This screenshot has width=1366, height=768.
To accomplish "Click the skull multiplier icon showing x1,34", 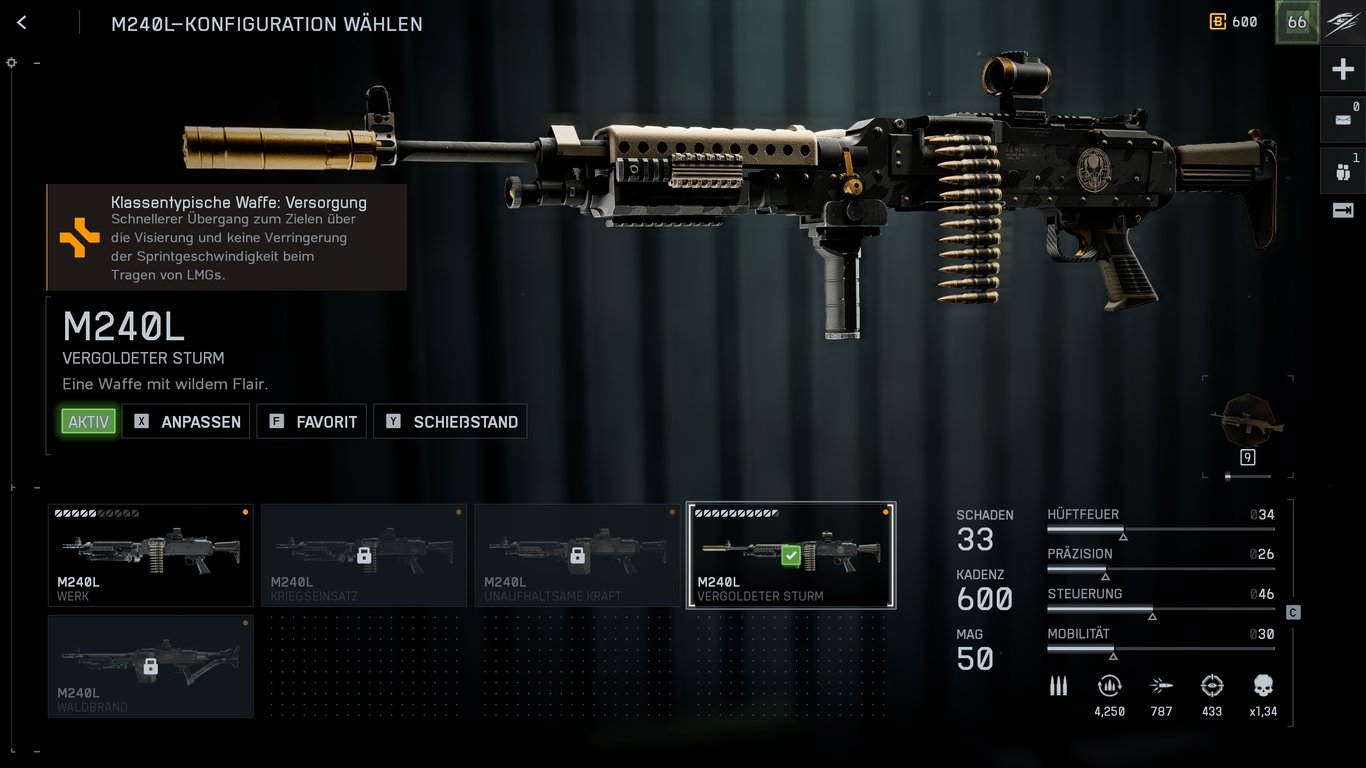I will tap(1264, 687).
